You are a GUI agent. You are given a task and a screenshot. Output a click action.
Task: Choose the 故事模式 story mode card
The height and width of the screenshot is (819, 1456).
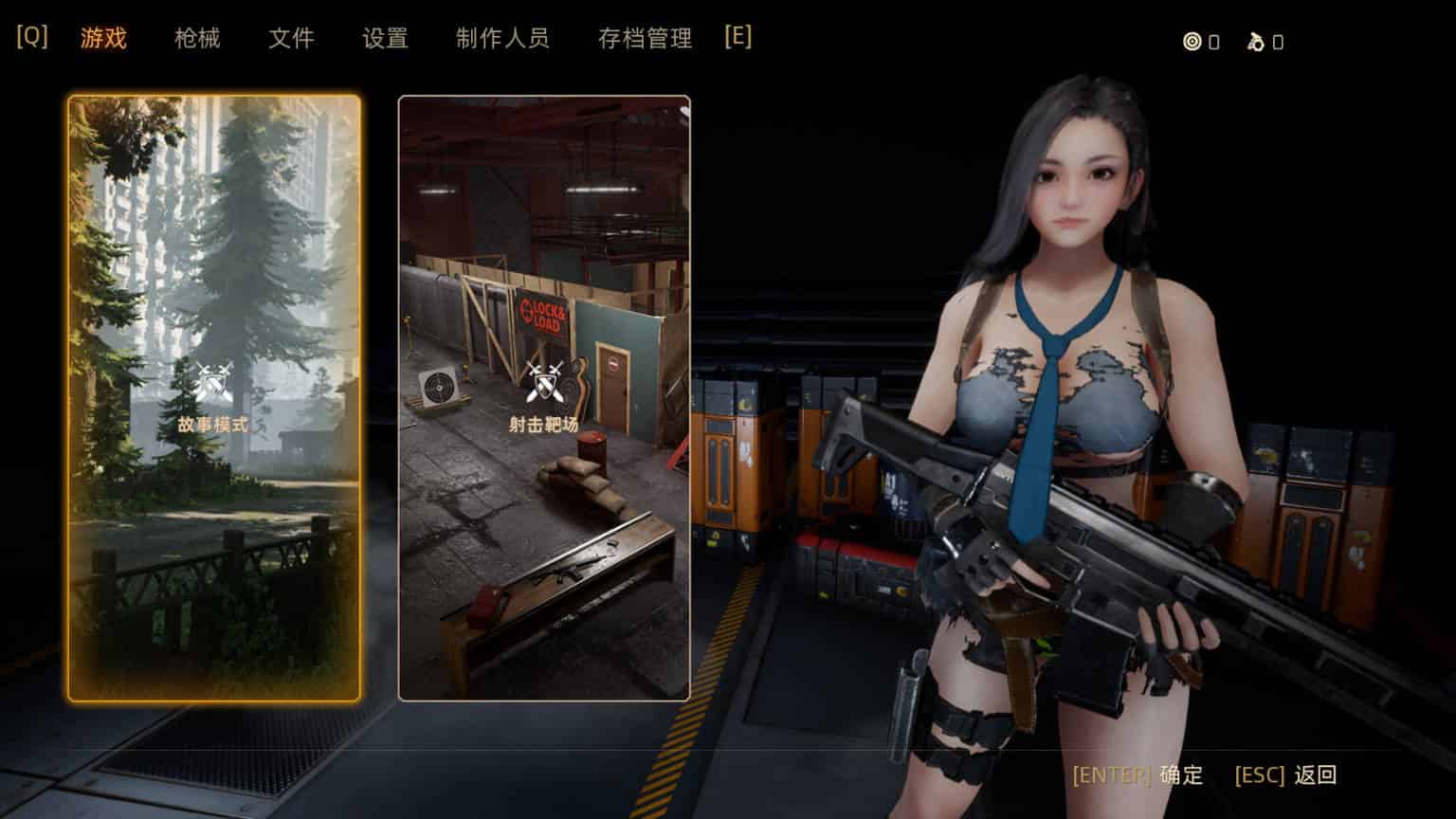click(214, 398)
